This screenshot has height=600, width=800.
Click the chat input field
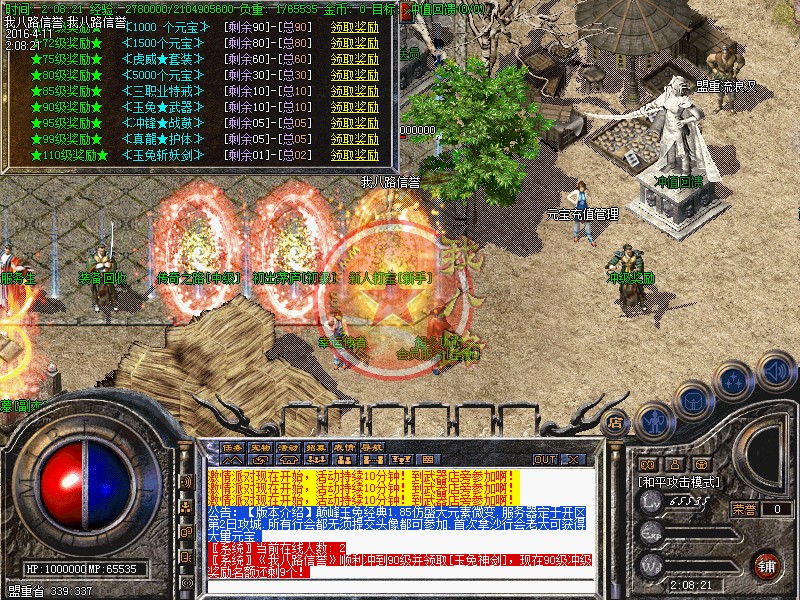pyautogui.click(x=400, y=587)
